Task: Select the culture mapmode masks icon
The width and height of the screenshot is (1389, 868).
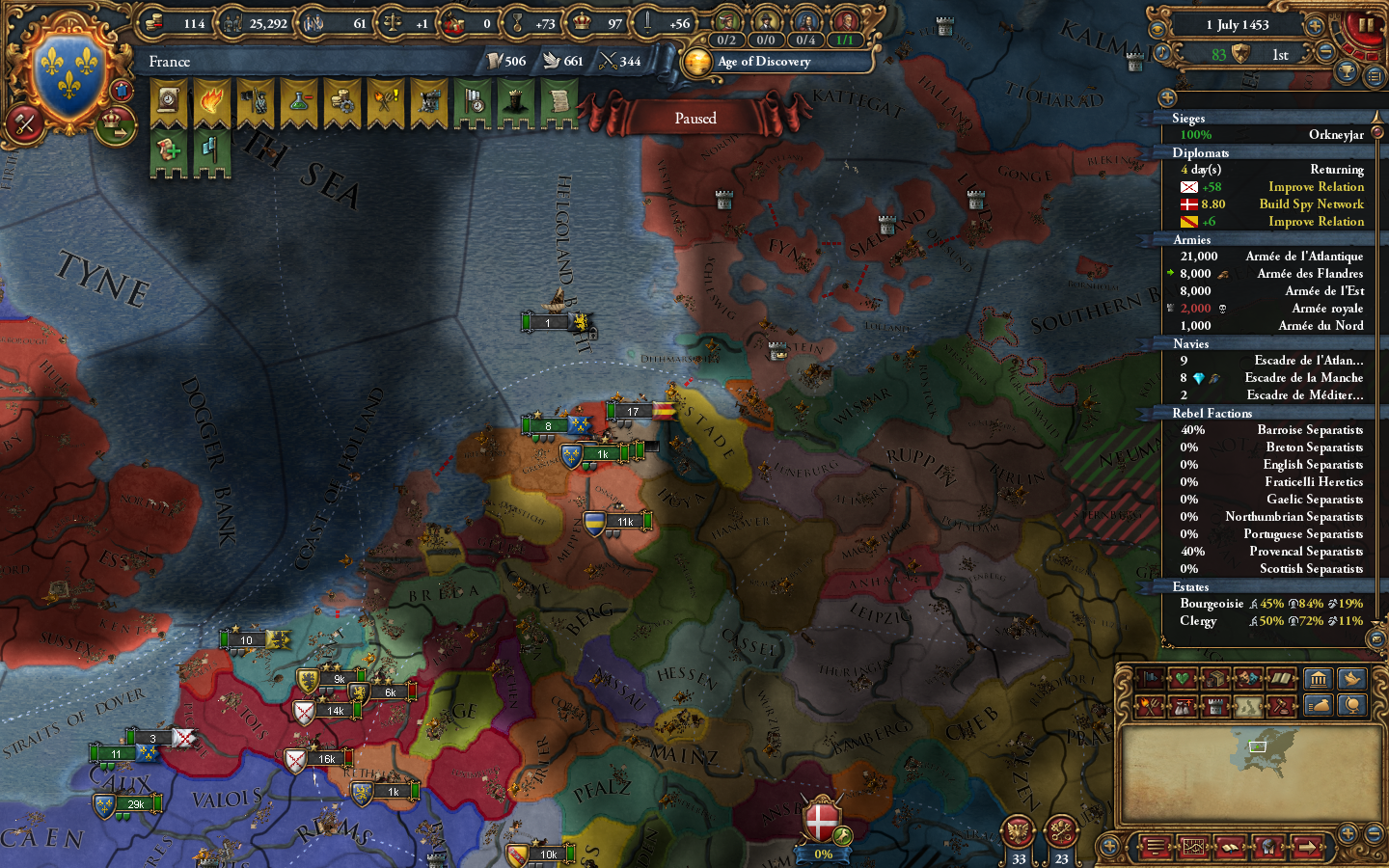Action: [x=1247, y=678]
